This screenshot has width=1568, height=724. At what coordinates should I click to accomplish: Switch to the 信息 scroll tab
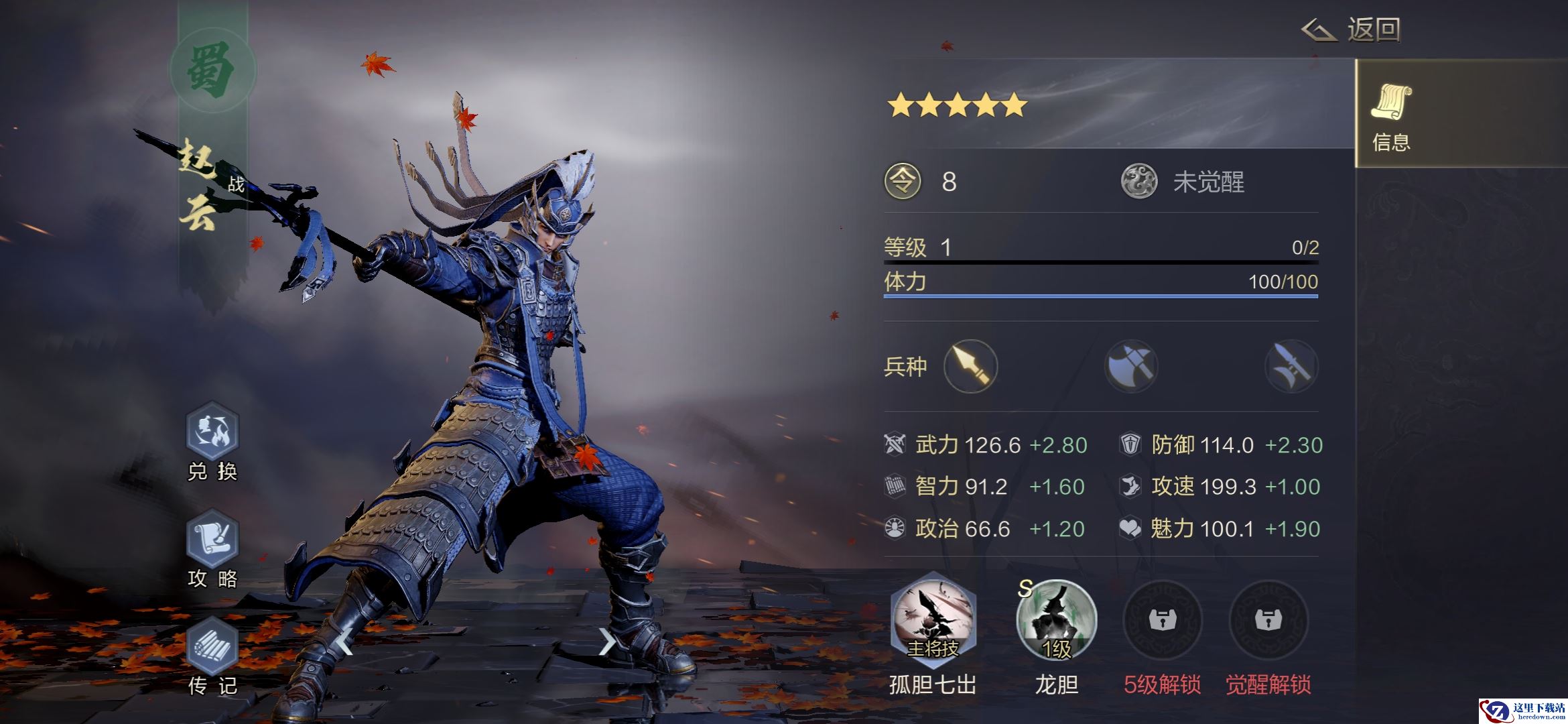point(1392,115)
